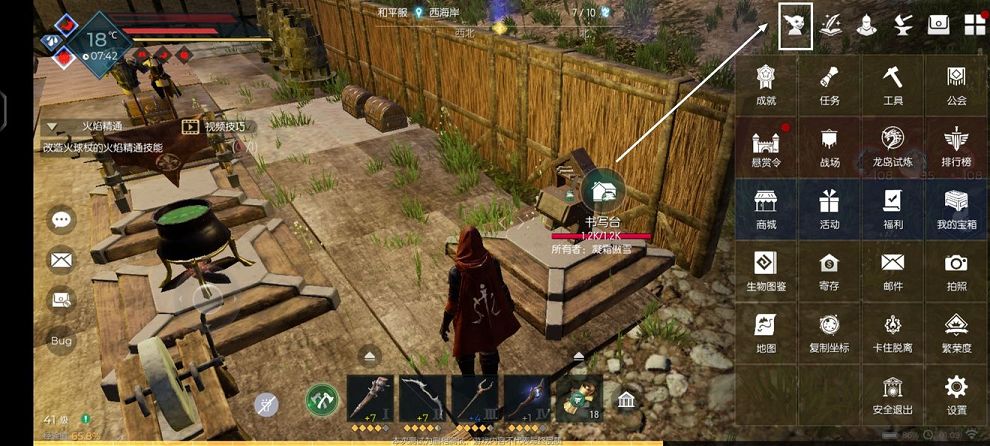Open the chat speech bubble icon
Viewport: 990px width, 446px height.
pyautogui.click(x=62, y=219)
